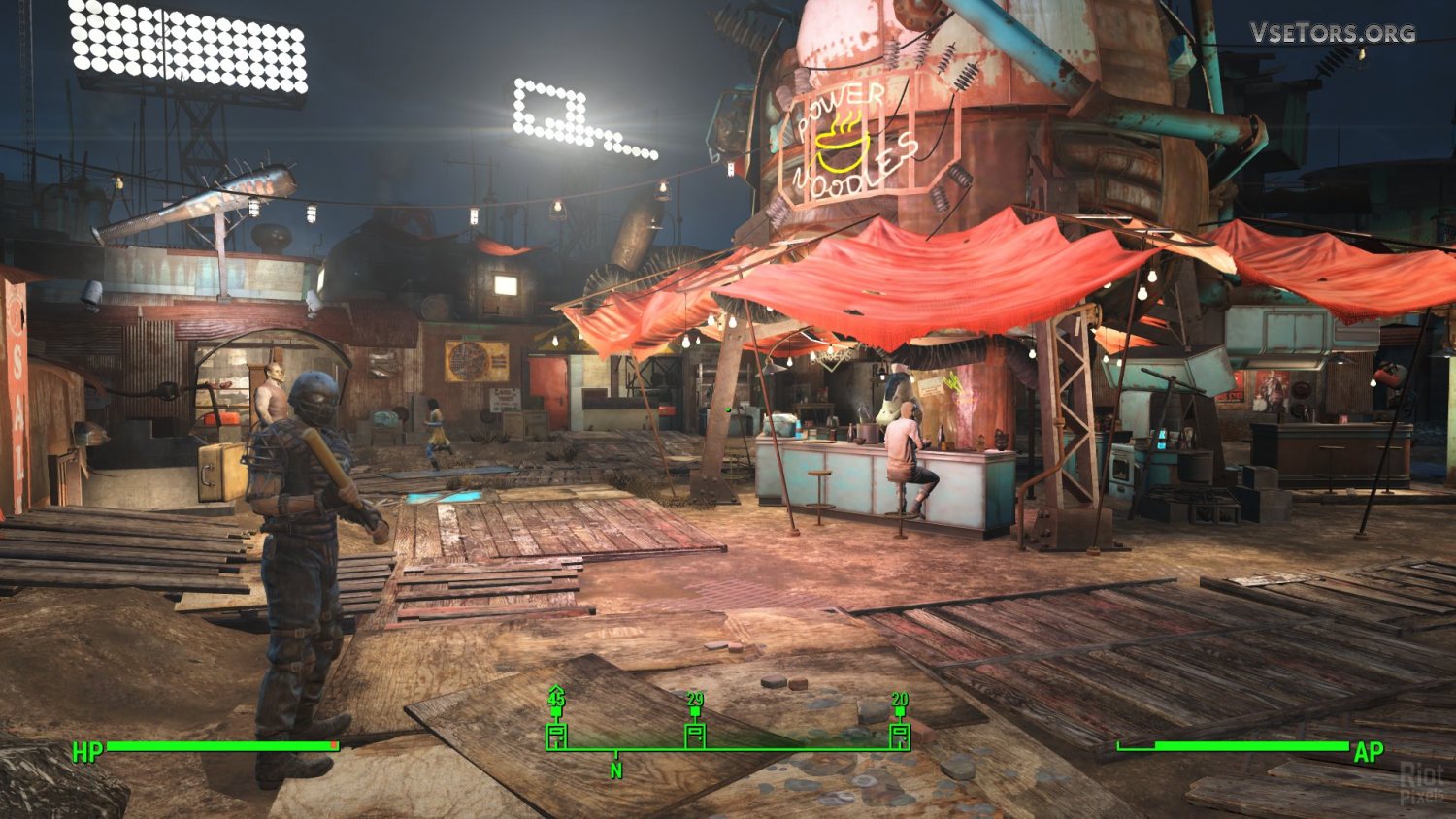Pick the compass door marker numbered 29
Screen dimensions: 1456x819
click(x=695, y=734)
